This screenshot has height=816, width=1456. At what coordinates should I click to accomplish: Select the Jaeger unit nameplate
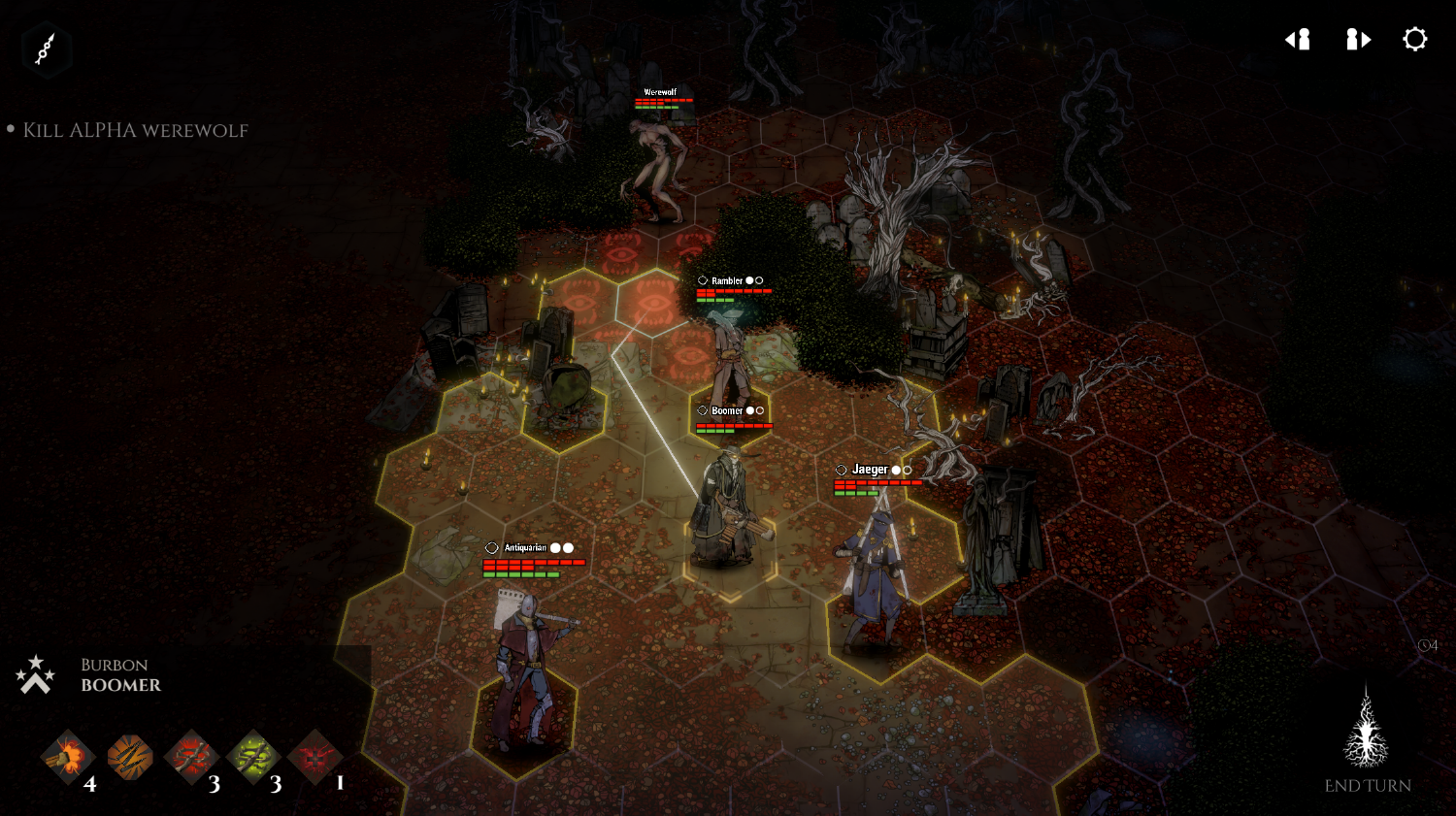tap(870, 470)
